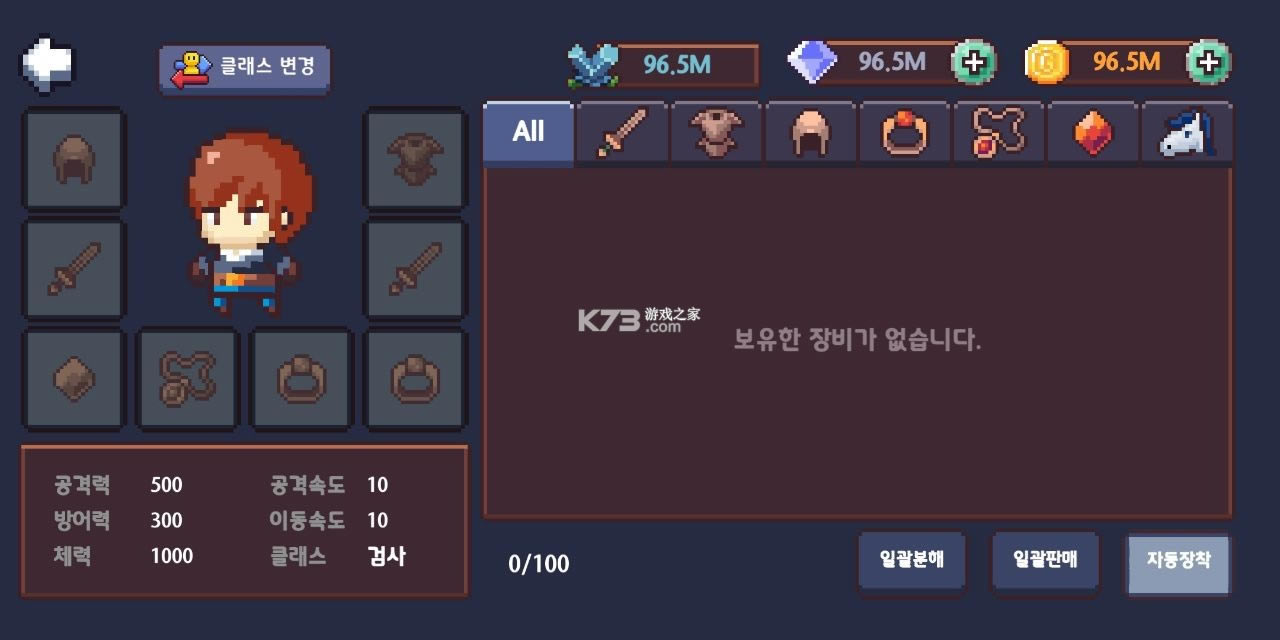This screenshot has width=1280, height=640.
Task: Activate the 자동장착 auto-equip button
Action: point(1178,561)
